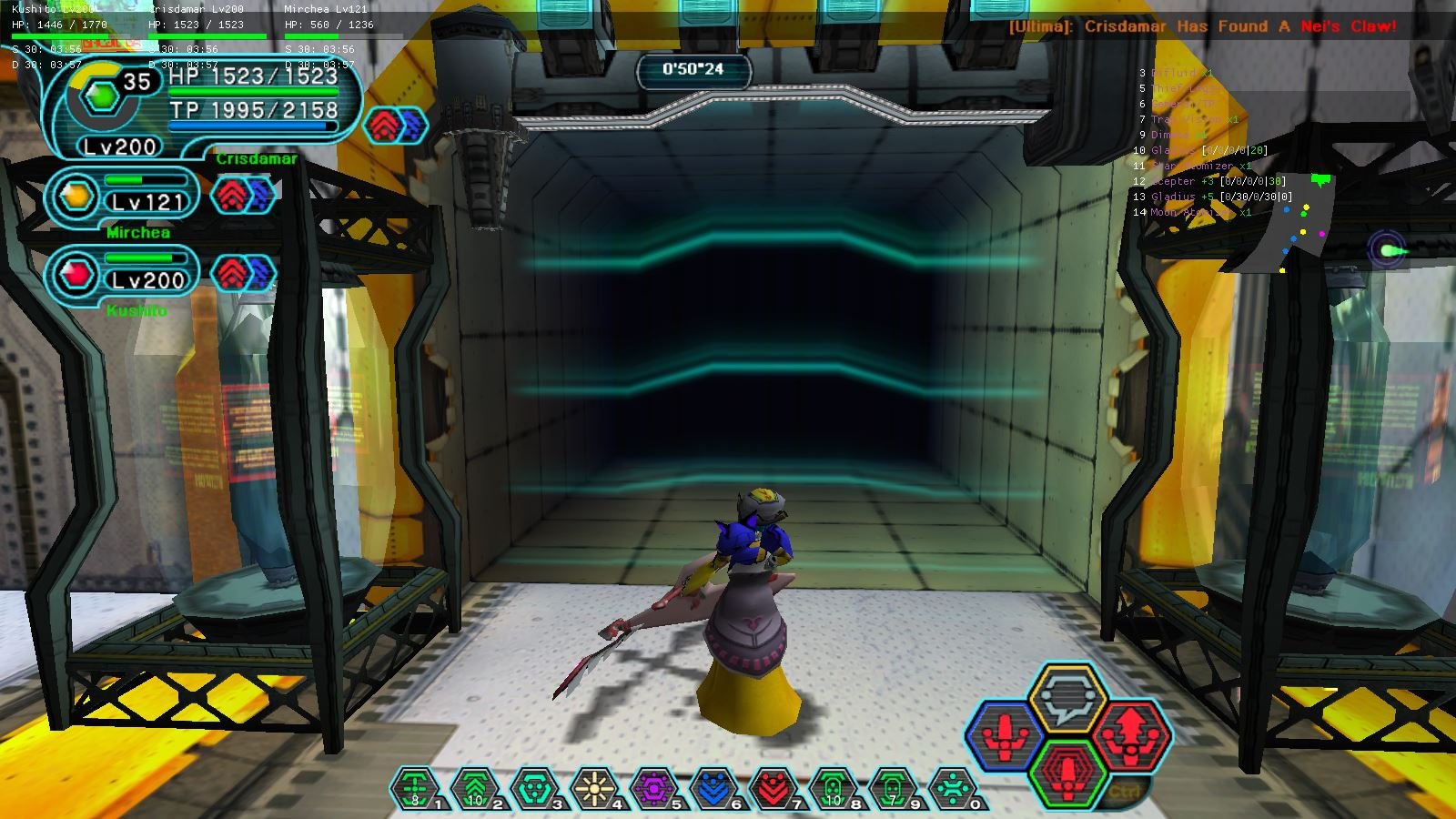Use the green item icon in slot 8

pos(834,789)
